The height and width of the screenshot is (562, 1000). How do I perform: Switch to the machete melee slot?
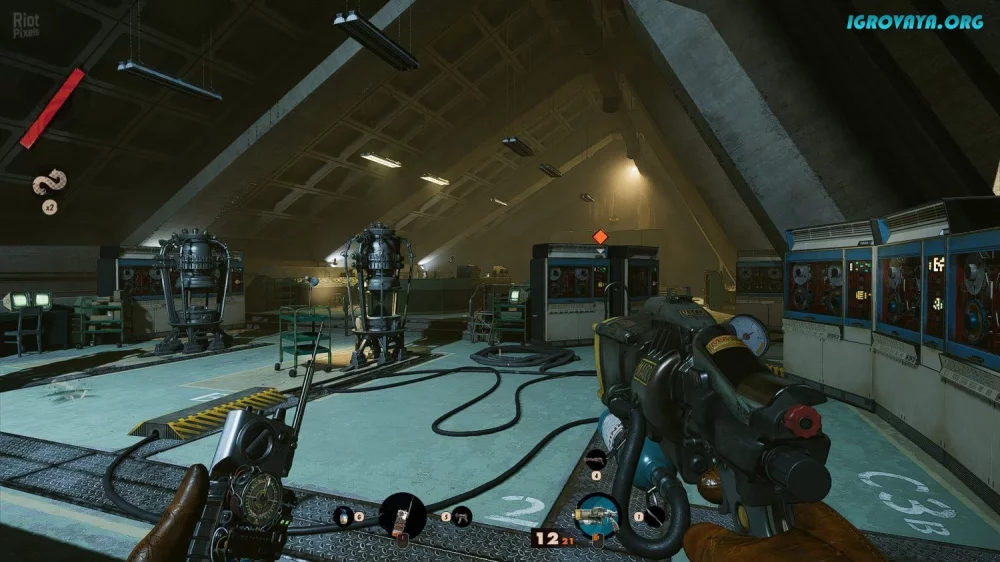click(x=653, y=516)
